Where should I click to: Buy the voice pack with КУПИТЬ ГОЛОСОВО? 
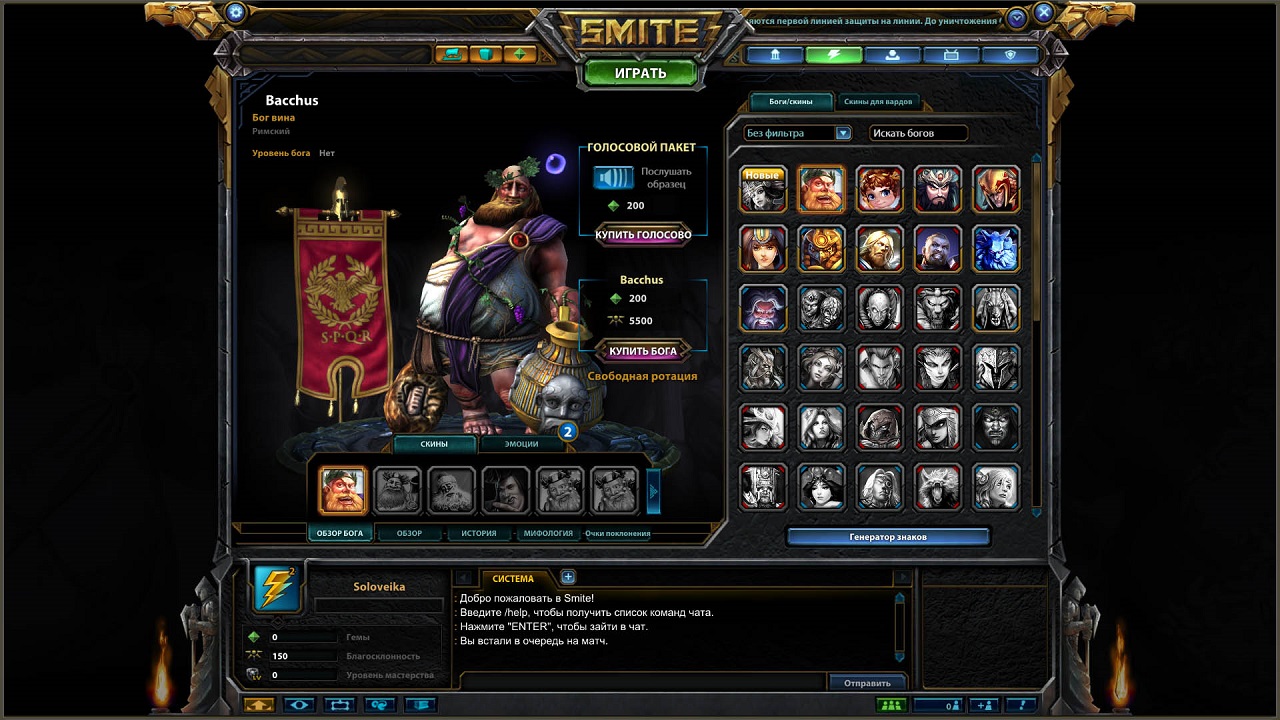pos(643,235)
